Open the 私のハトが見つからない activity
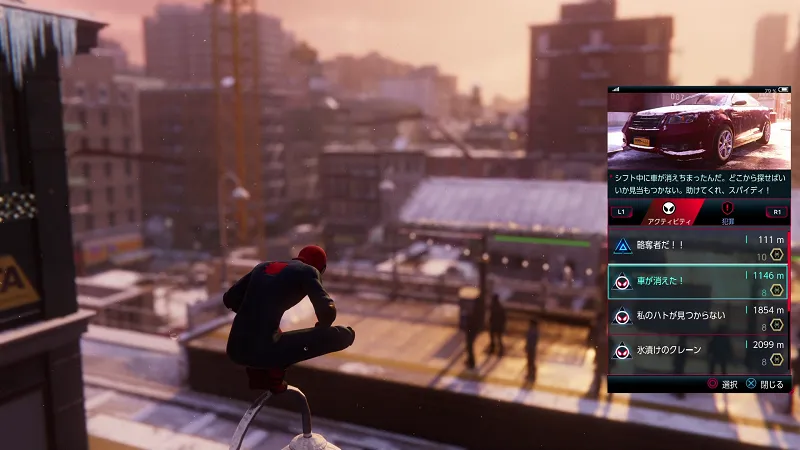The image size is (800, 450). point(698,315)
